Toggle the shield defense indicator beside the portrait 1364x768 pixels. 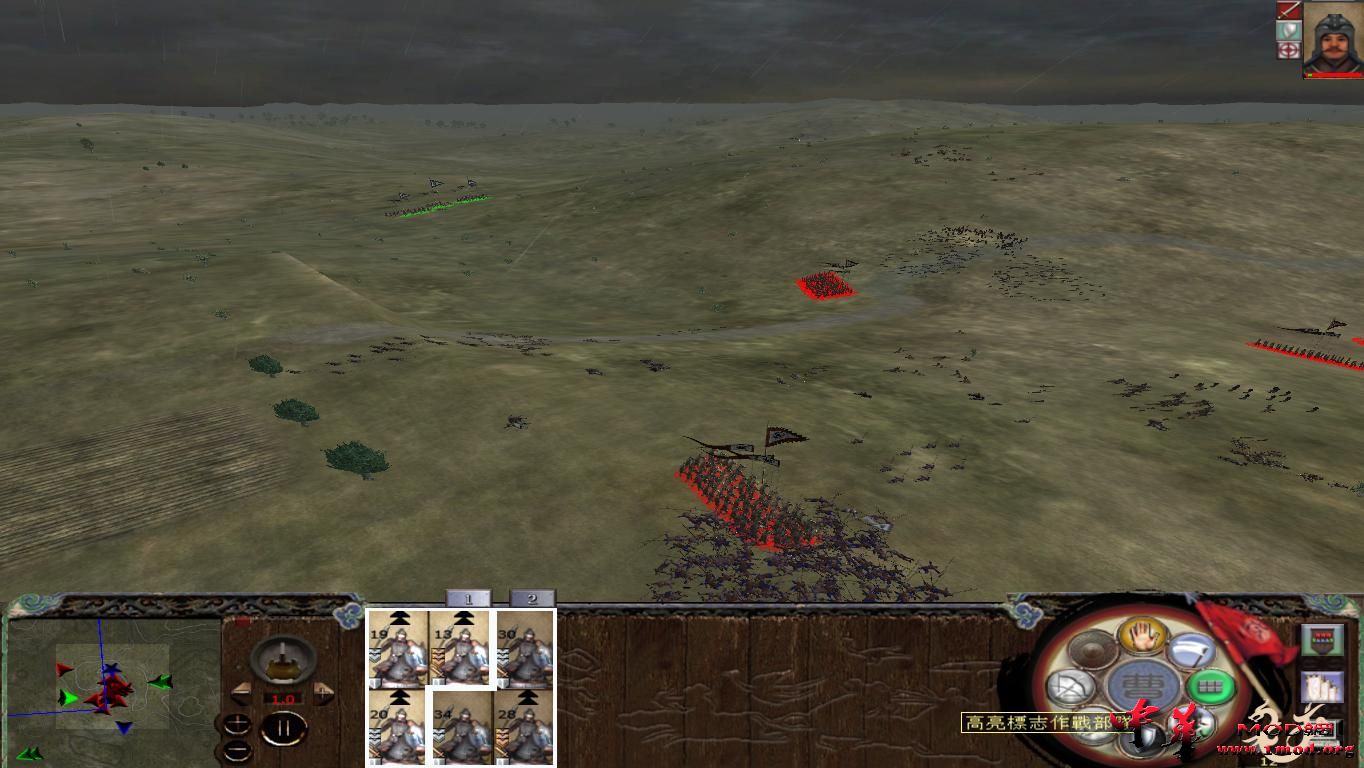point(1289,30)
